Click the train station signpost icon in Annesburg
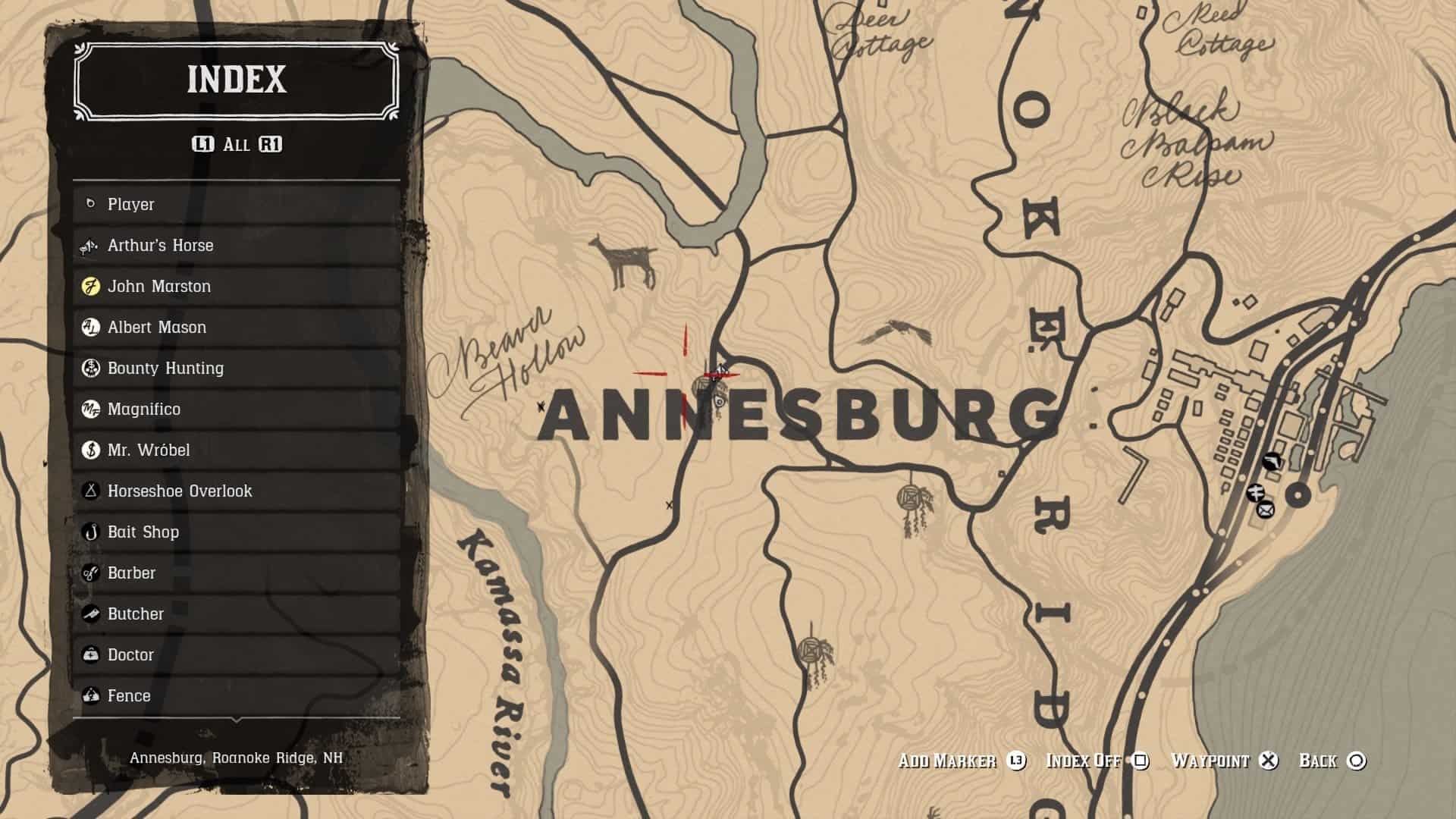Image resolution: width=1456 pixels, height=819 pixels. pyautogui.click(x=1255, y=491)
